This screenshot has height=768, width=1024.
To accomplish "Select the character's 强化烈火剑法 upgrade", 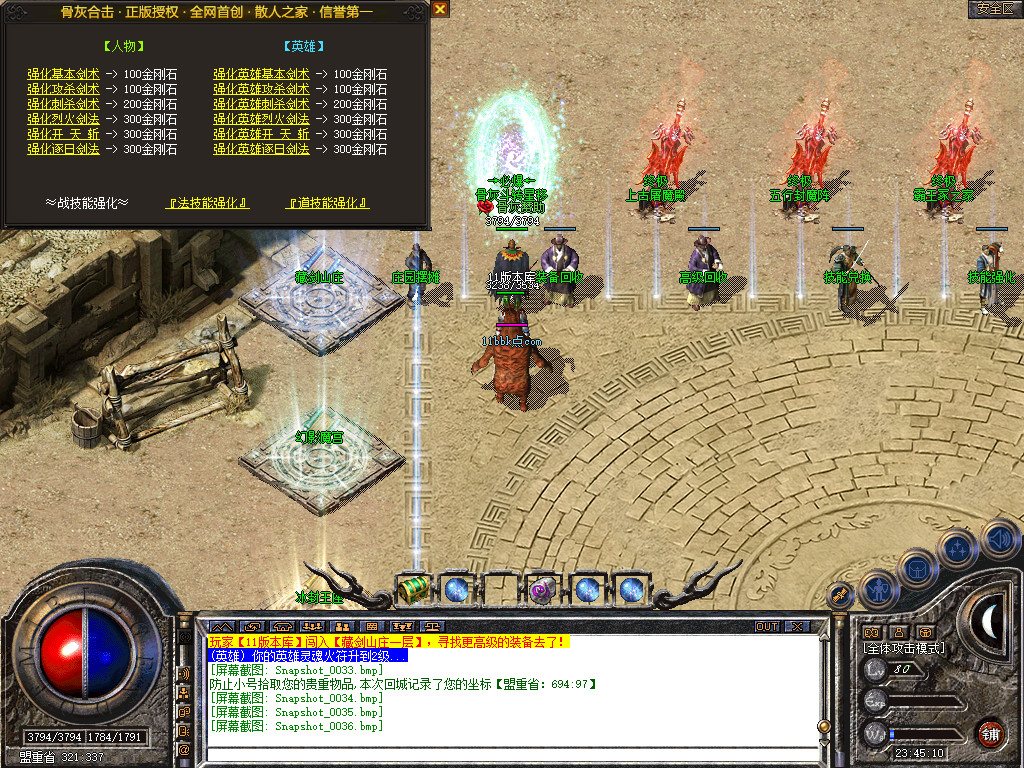I will (x=63, y=119).
